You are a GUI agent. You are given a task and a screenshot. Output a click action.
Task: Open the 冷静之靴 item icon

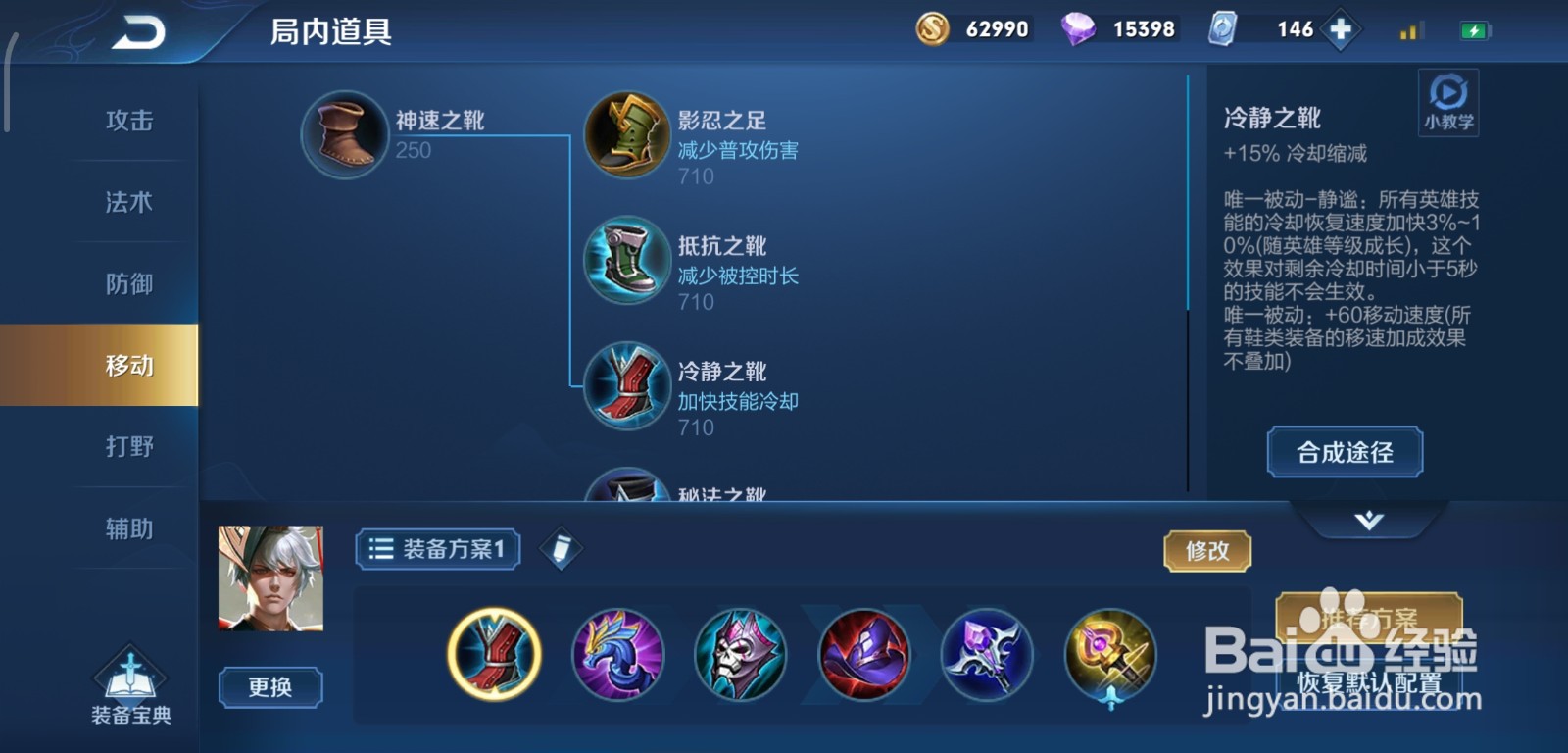(627, 386)
